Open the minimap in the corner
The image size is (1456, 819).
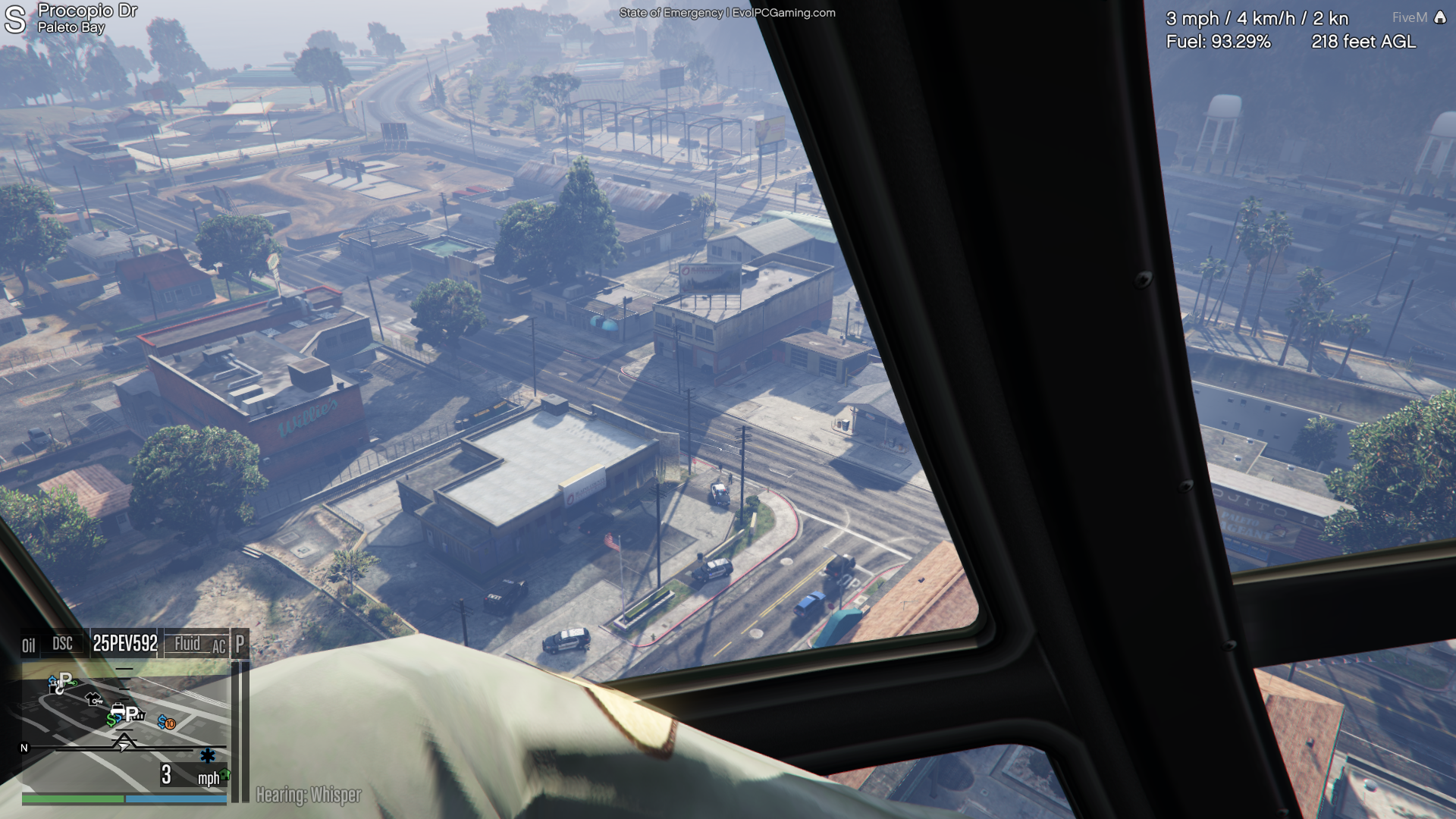click(125, 728)
